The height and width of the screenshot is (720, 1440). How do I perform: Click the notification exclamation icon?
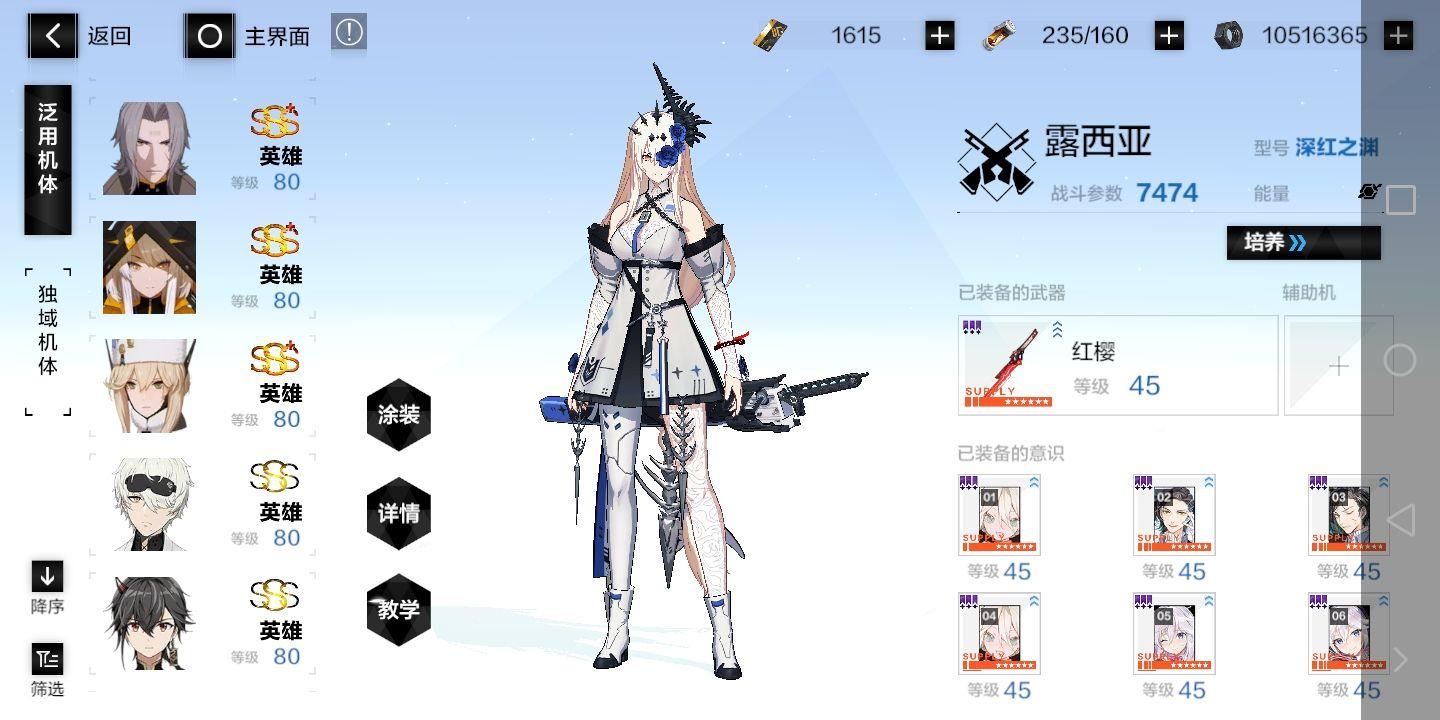tap(348, 31)
